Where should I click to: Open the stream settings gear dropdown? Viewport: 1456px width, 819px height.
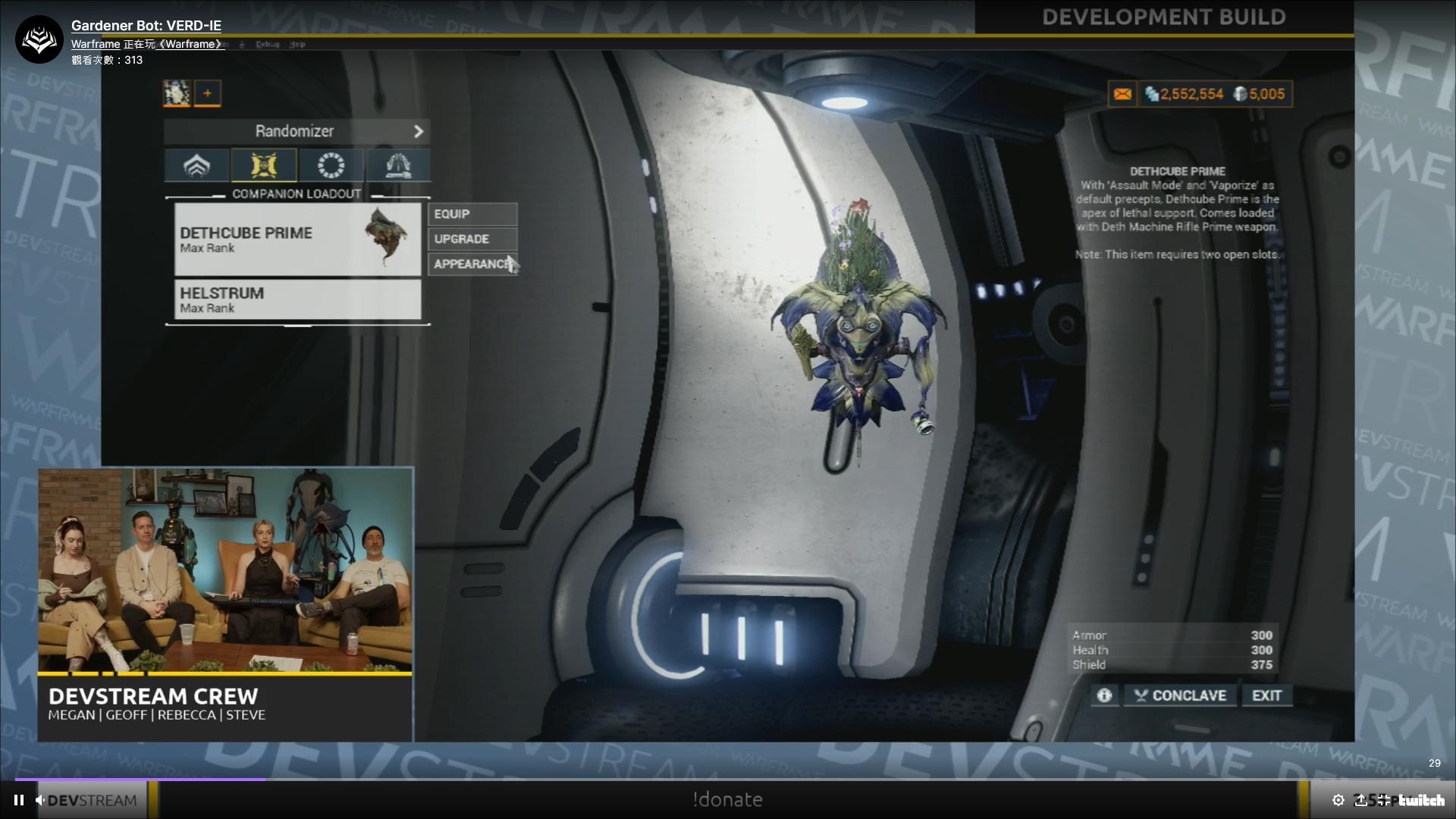[x=1338, y=799]
